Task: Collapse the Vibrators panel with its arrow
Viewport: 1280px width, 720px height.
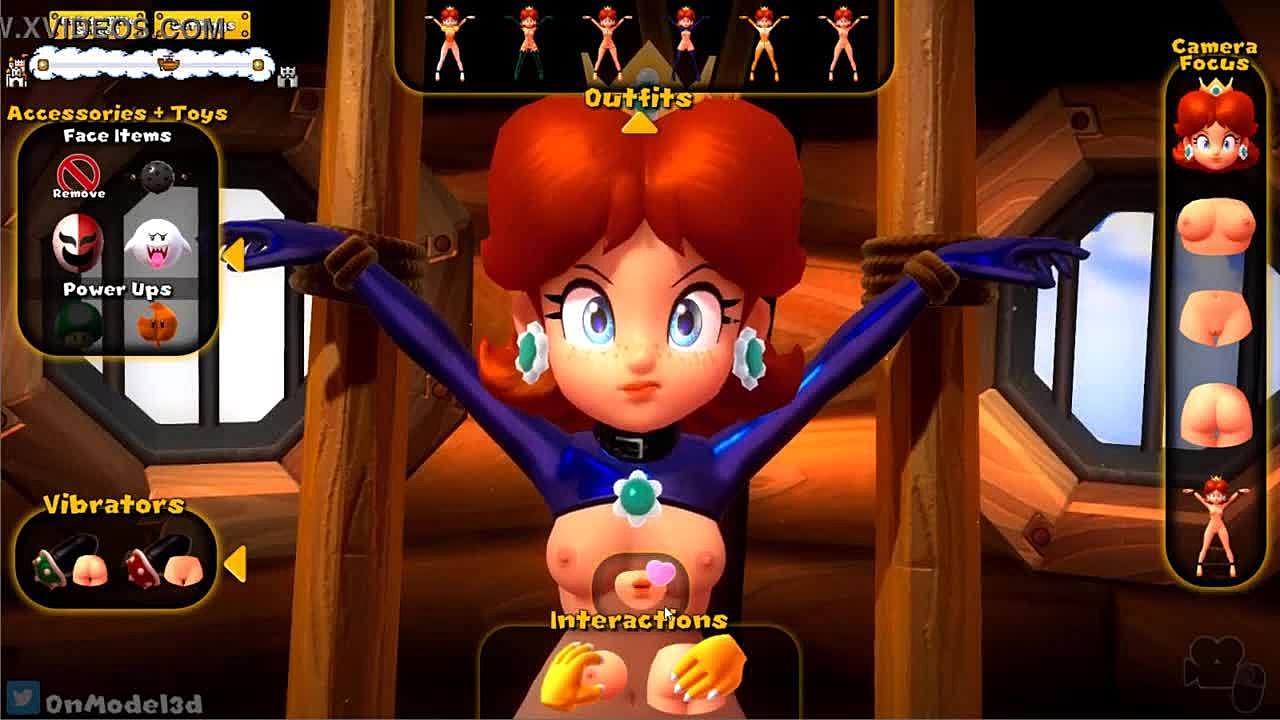Action: pyautogui.click(x=235, y=564)
